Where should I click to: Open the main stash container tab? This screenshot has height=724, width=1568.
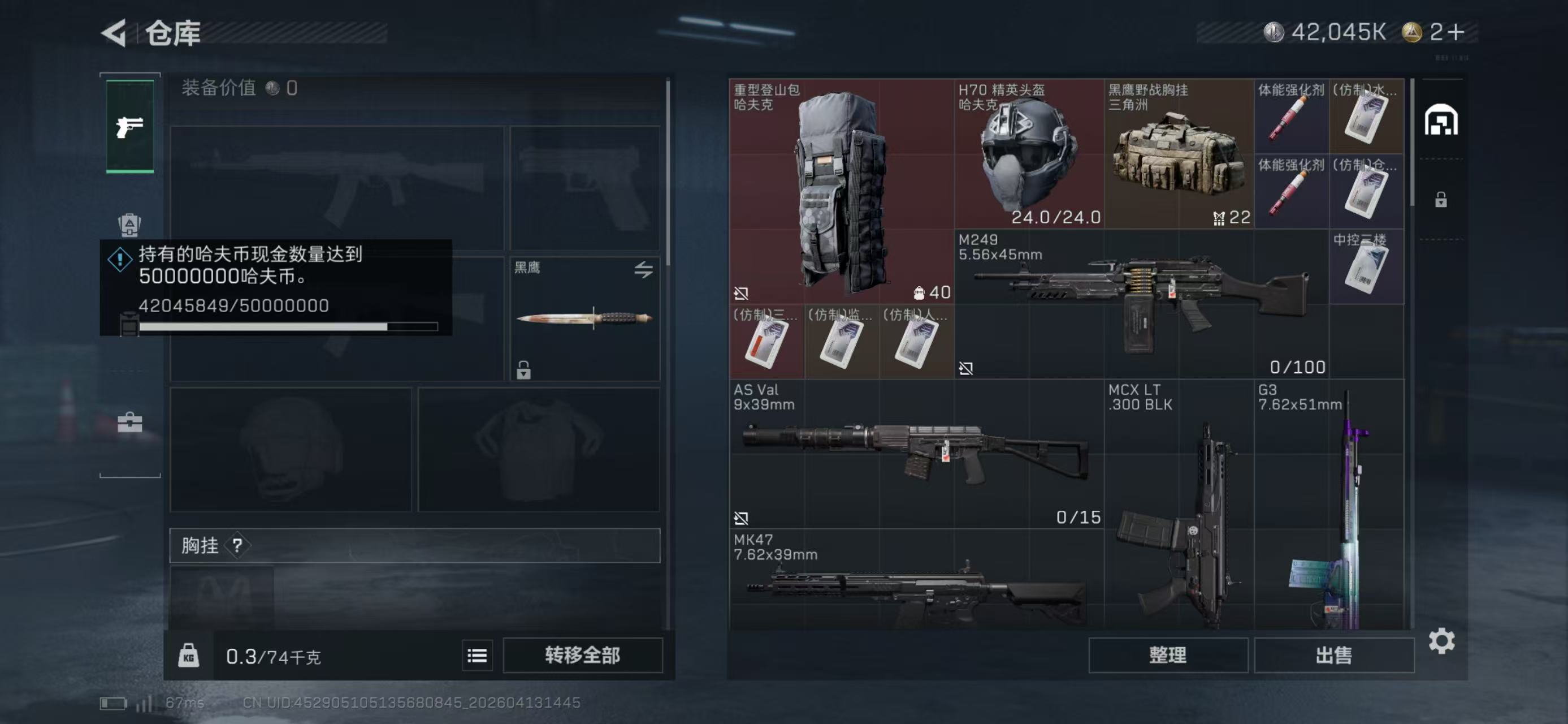point(1441,119)
